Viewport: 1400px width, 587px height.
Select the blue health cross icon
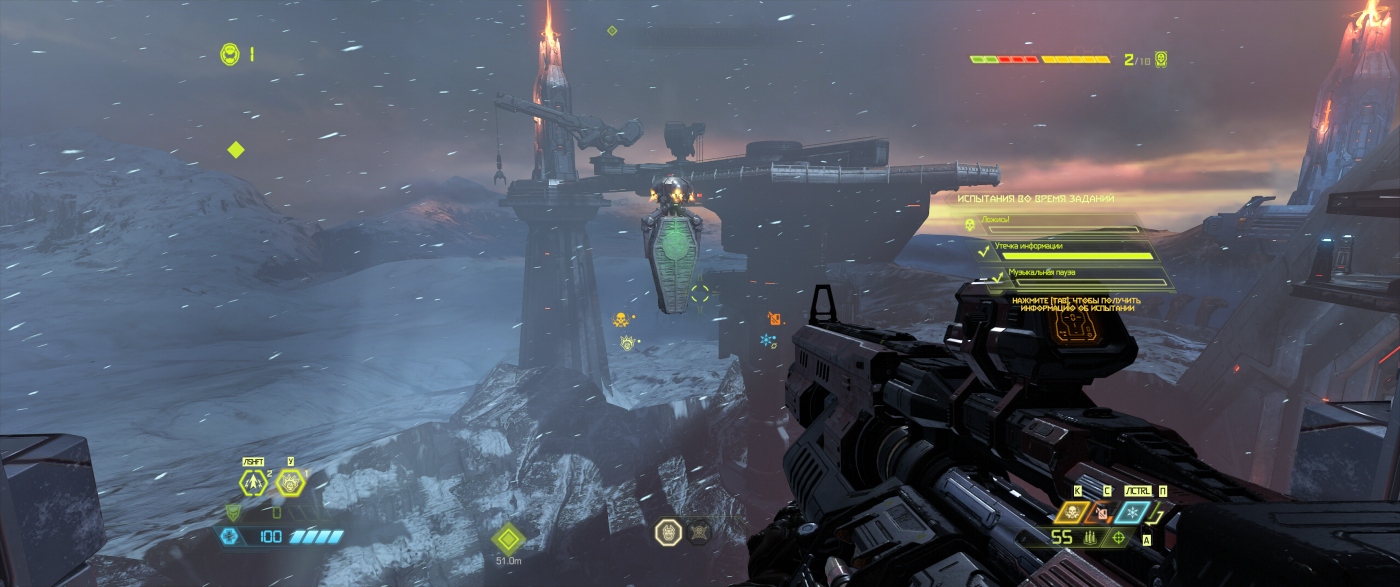click(x=229, y=537)
